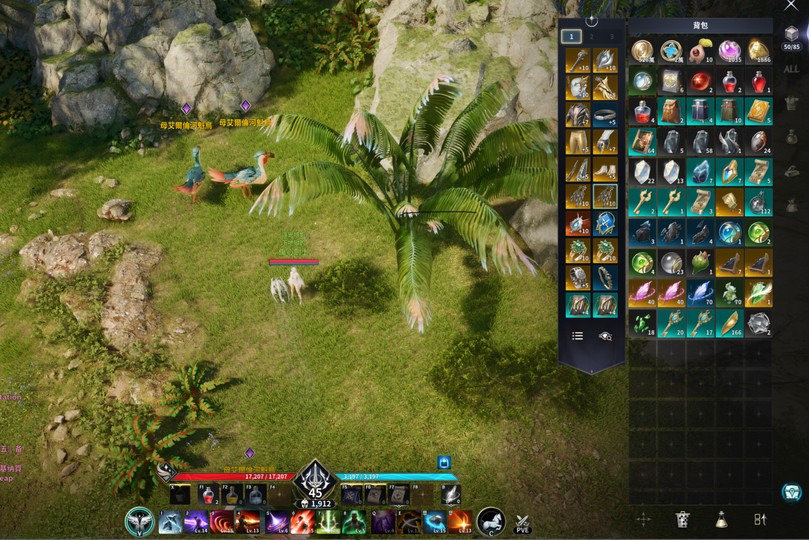Select the equipped golden leg armor slot
Viewport: 809px width, 540px height.
click(578, 142)
